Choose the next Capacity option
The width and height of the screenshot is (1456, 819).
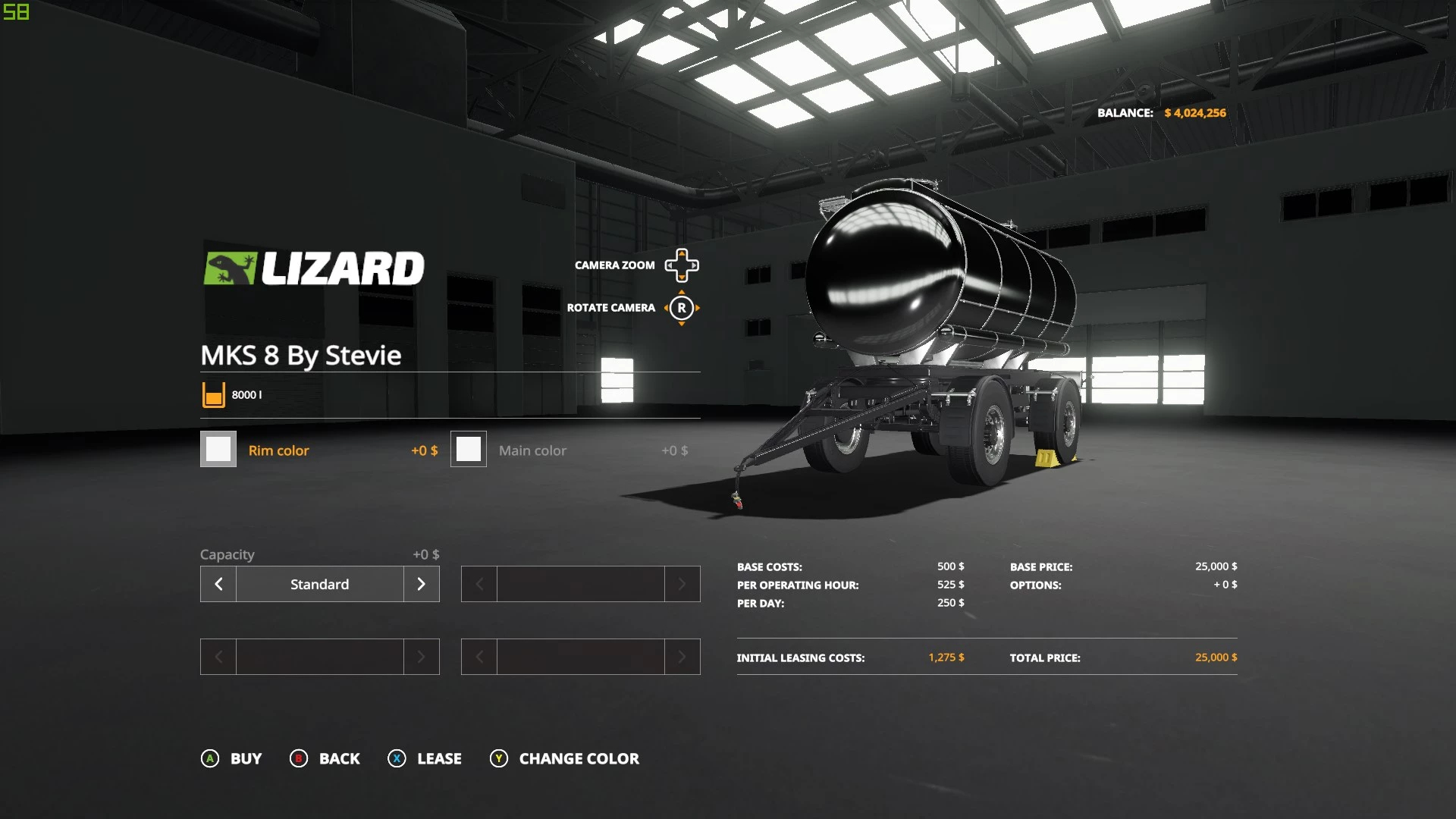(421, 584)
